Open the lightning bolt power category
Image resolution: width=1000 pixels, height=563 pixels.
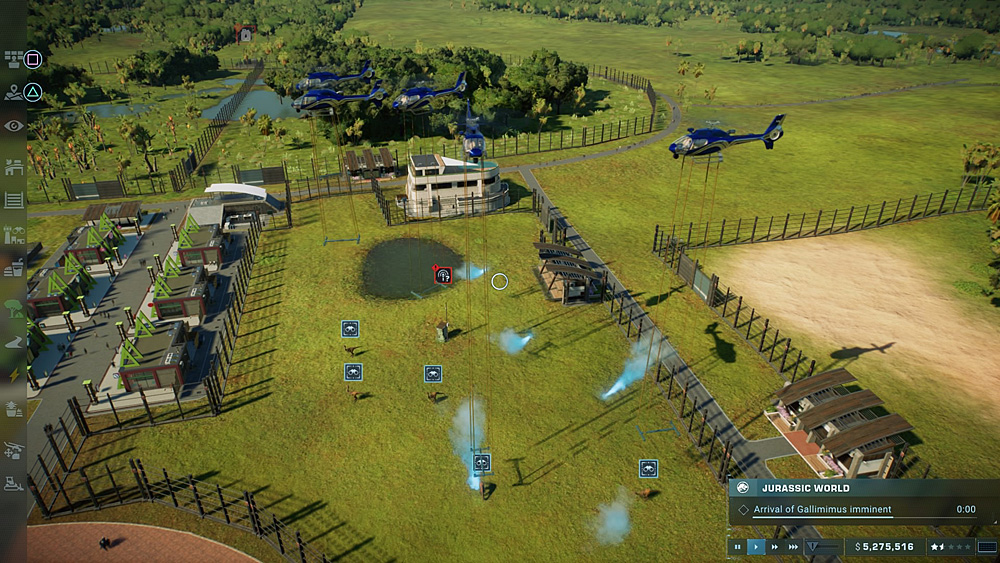(x=13, y=374)
